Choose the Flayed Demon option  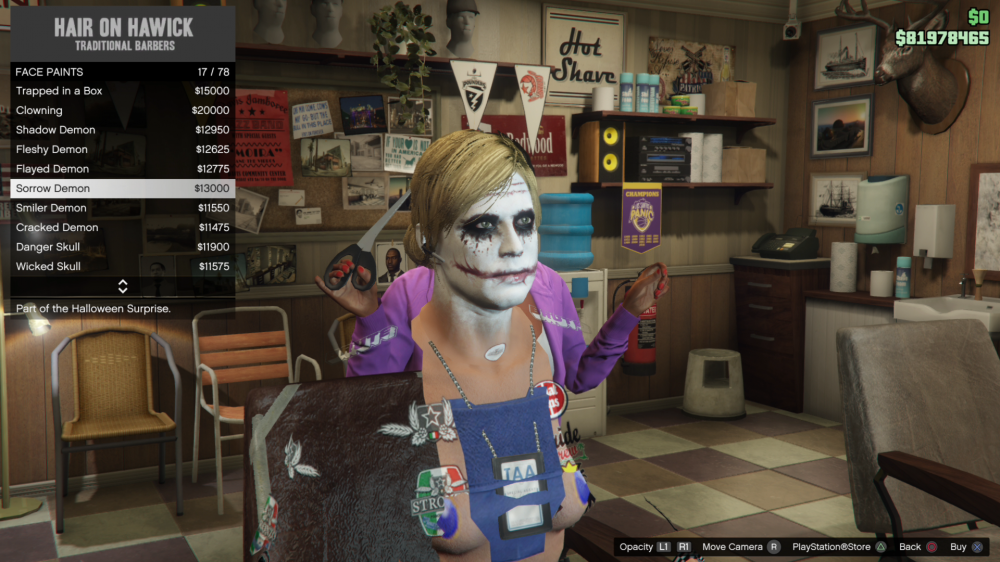click(122, 169)
